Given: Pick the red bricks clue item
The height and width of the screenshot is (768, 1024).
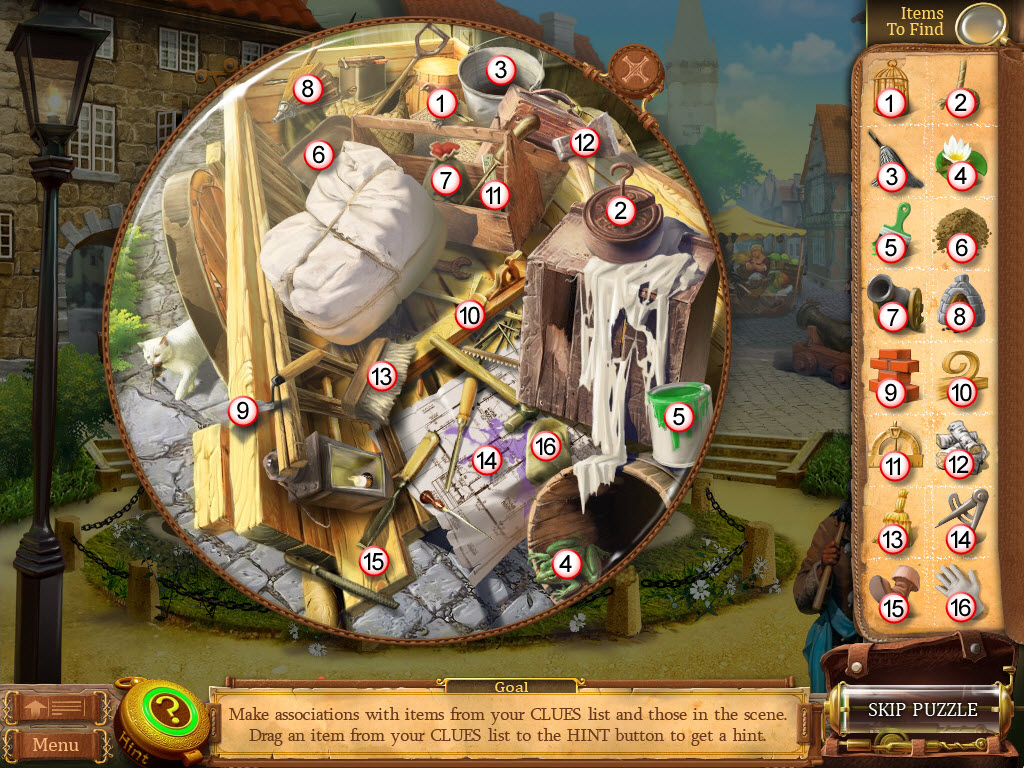Looking at the screenshot, I should pos(889,377).
